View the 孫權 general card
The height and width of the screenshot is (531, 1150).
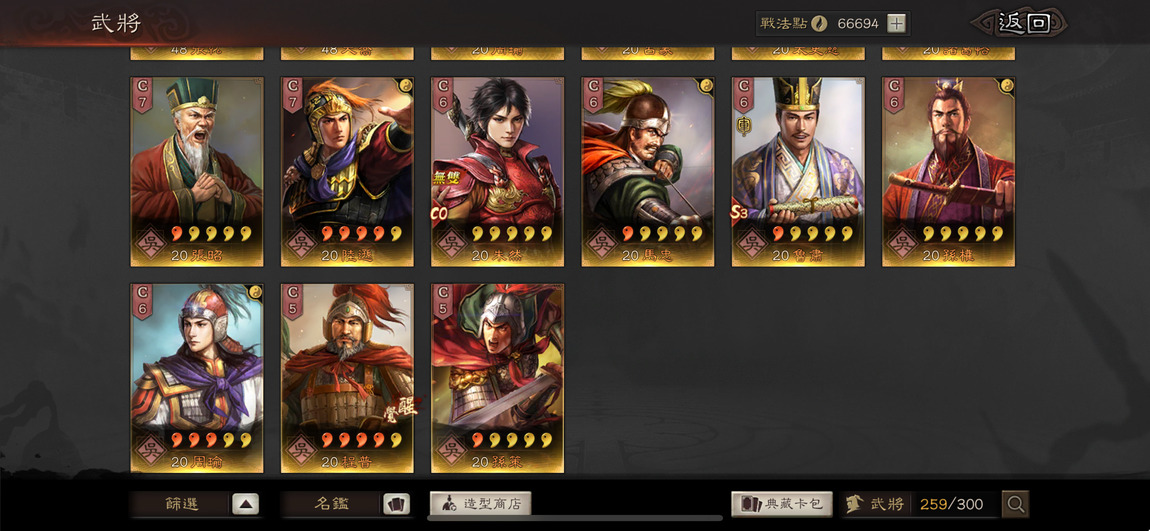tap(948, 171)
